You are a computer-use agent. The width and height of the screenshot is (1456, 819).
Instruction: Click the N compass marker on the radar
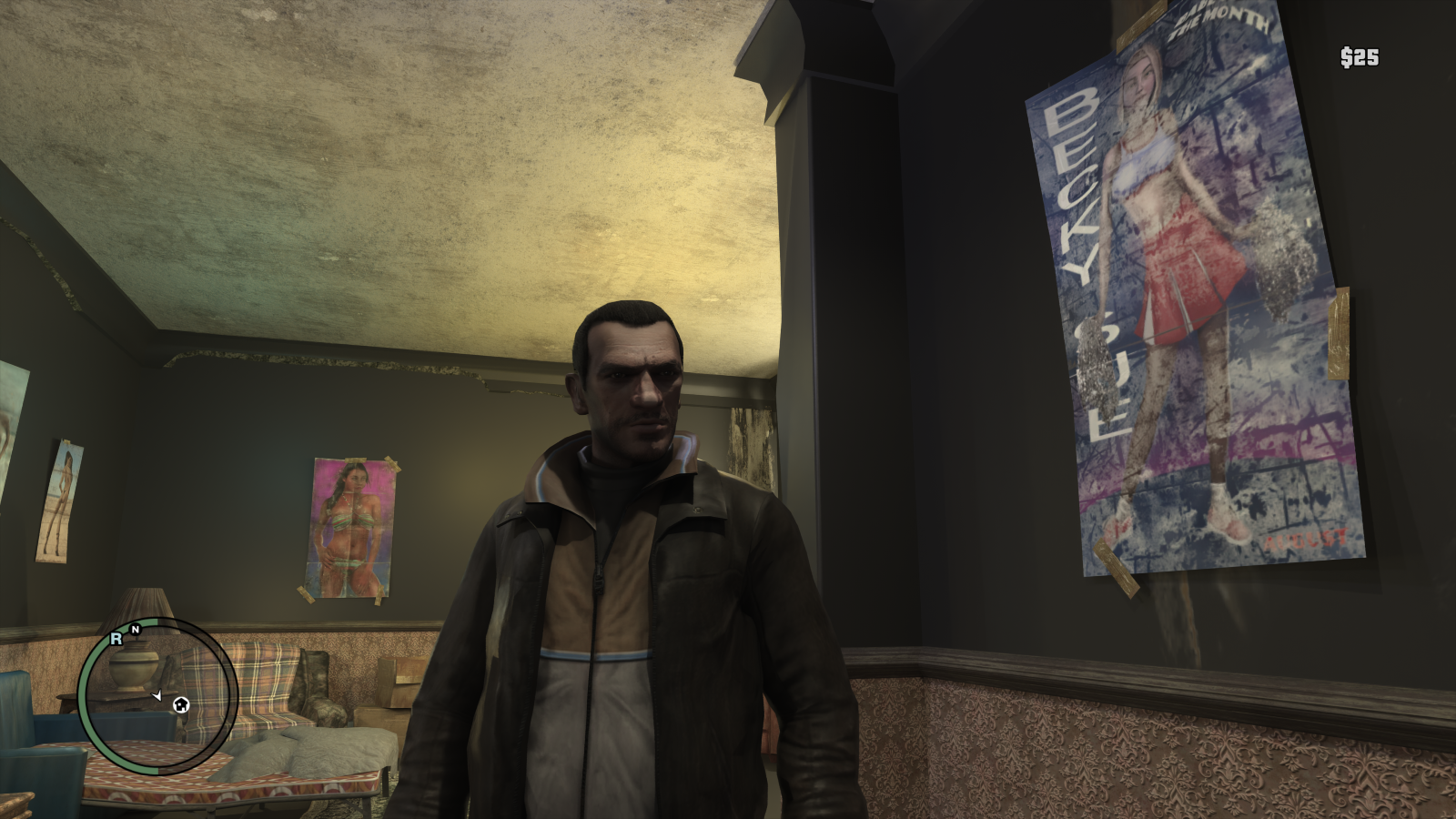click(135, 629)
